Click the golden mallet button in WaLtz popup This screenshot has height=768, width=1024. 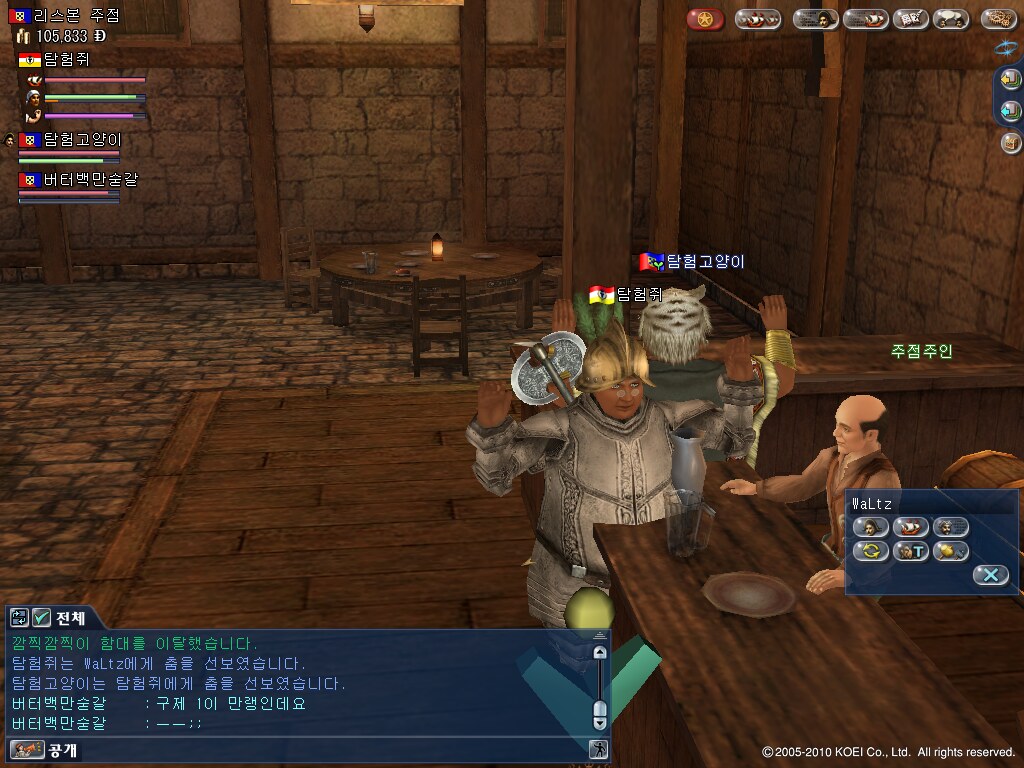(950, 551)
